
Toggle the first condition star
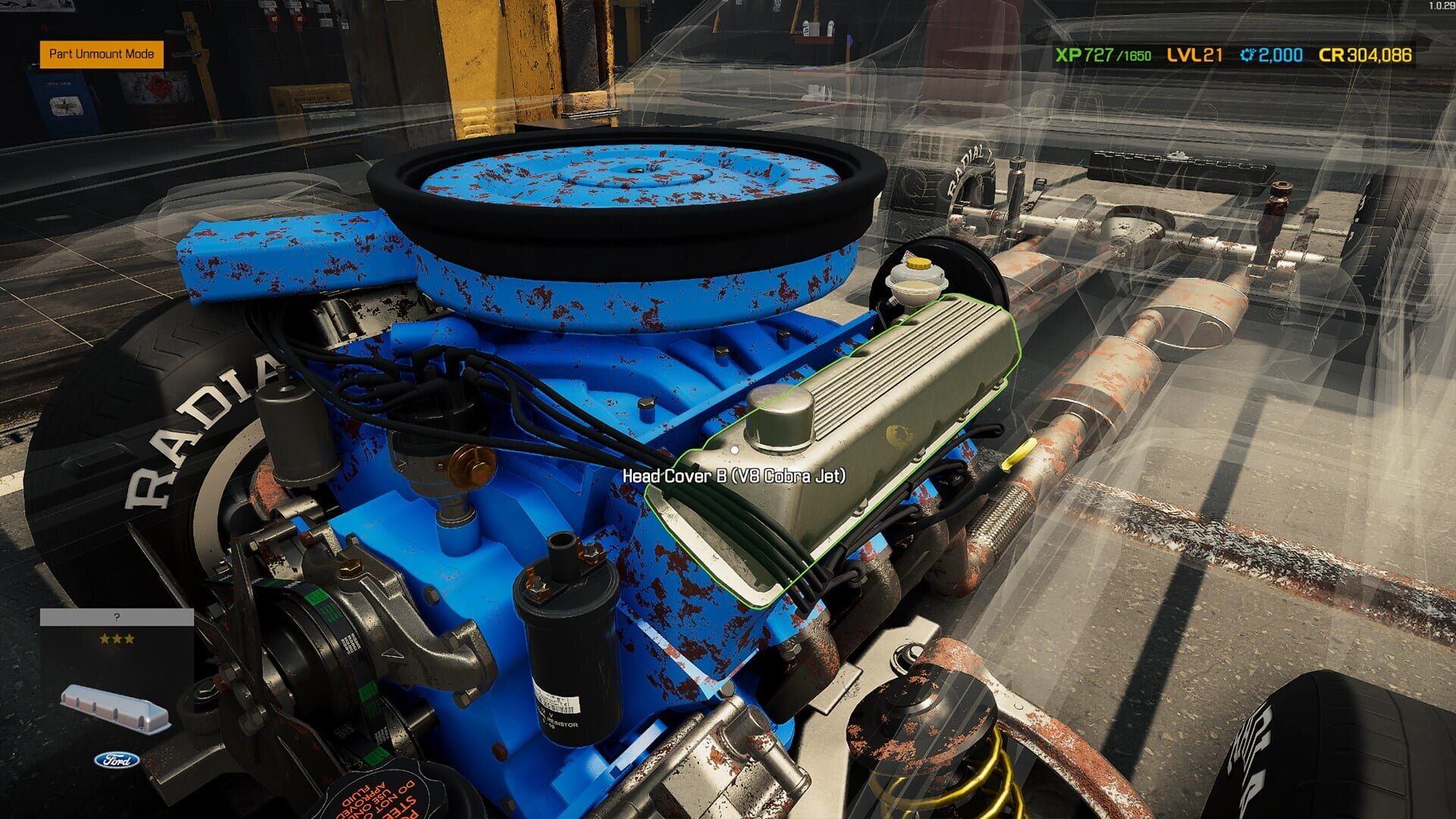105,639
